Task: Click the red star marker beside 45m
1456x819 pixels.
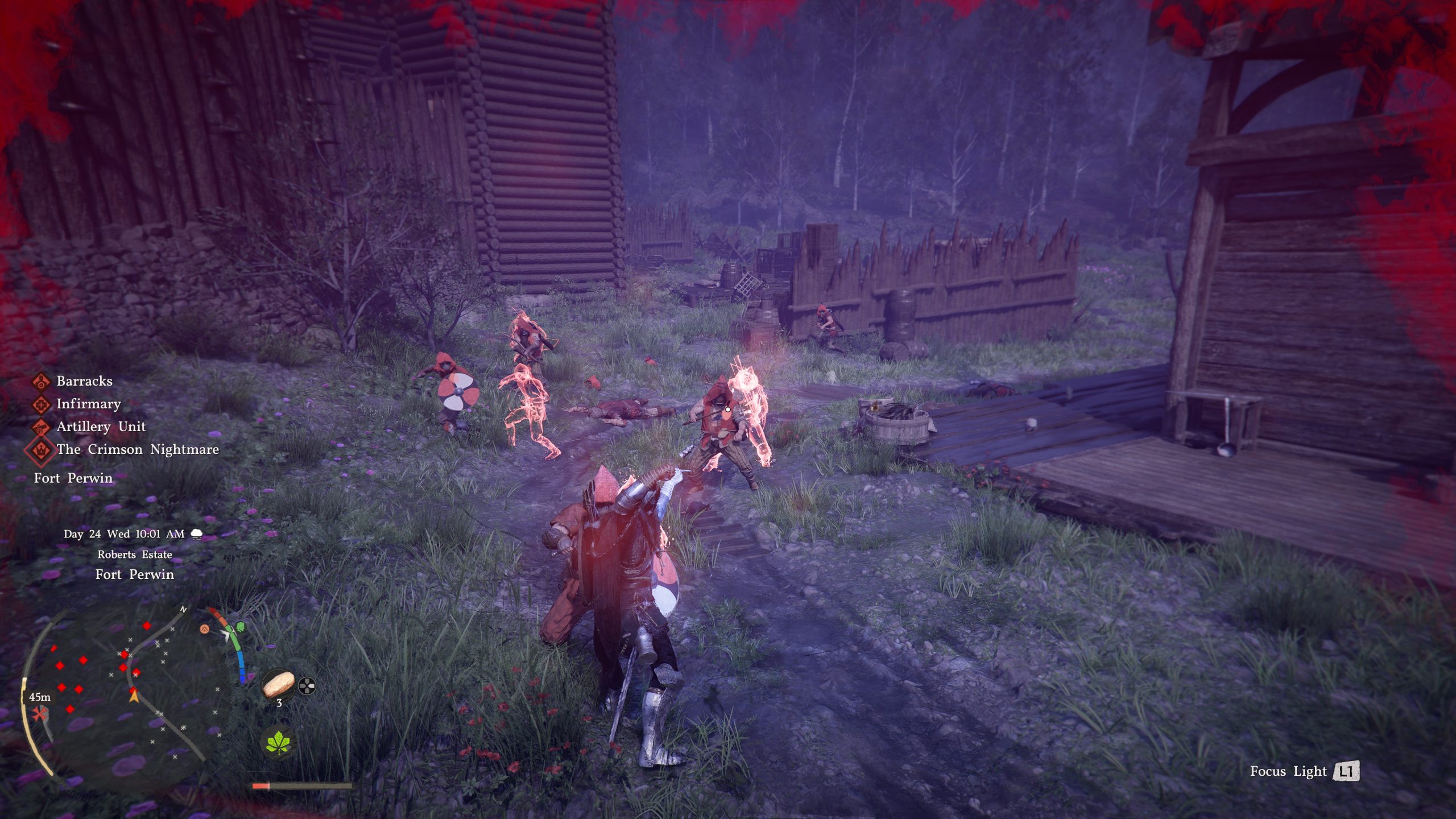Action: (39, 714)
